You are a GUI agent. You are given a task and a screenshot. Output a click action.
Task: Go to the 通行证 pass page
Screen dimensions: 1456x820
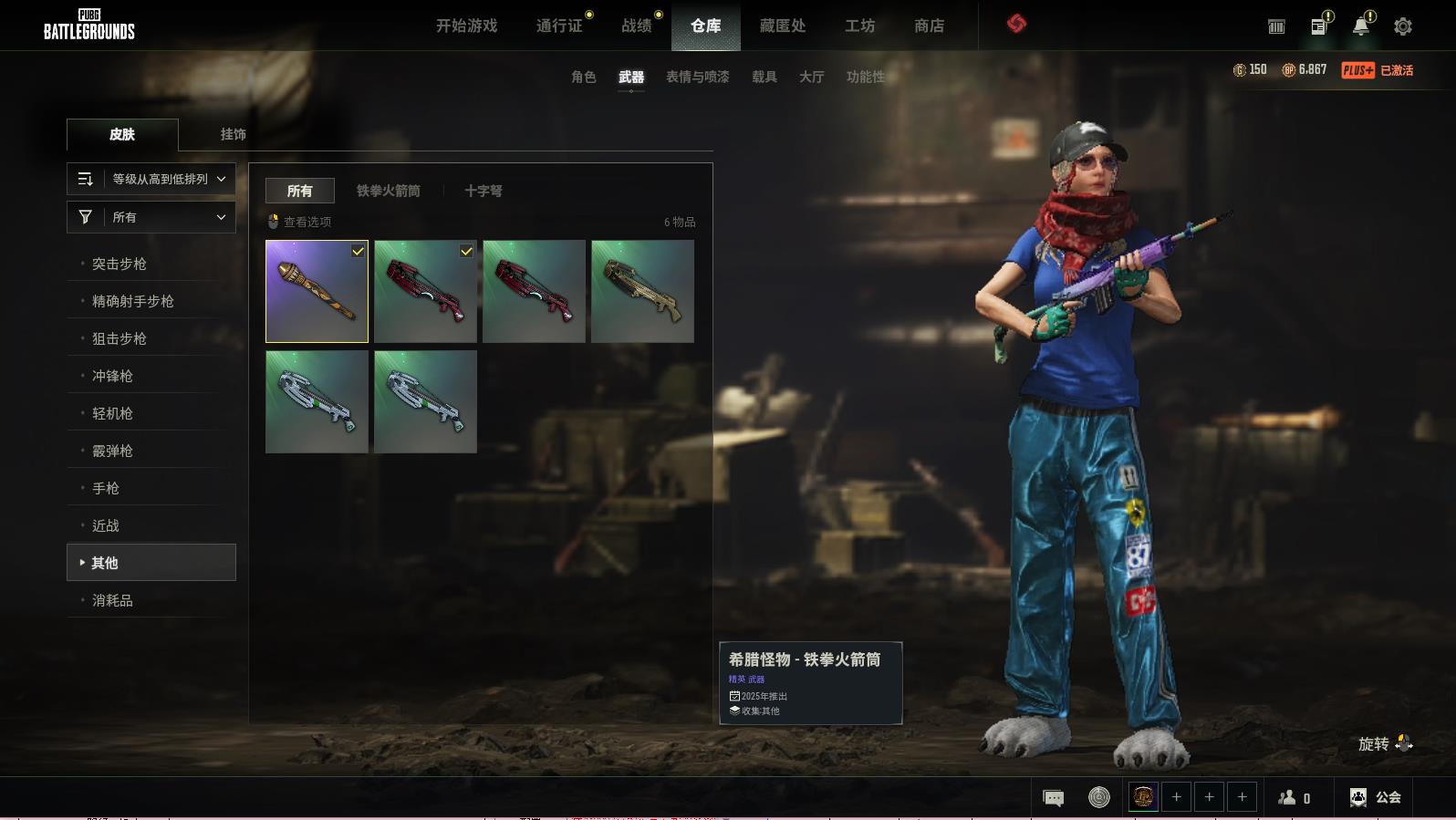tap(559, 26)
